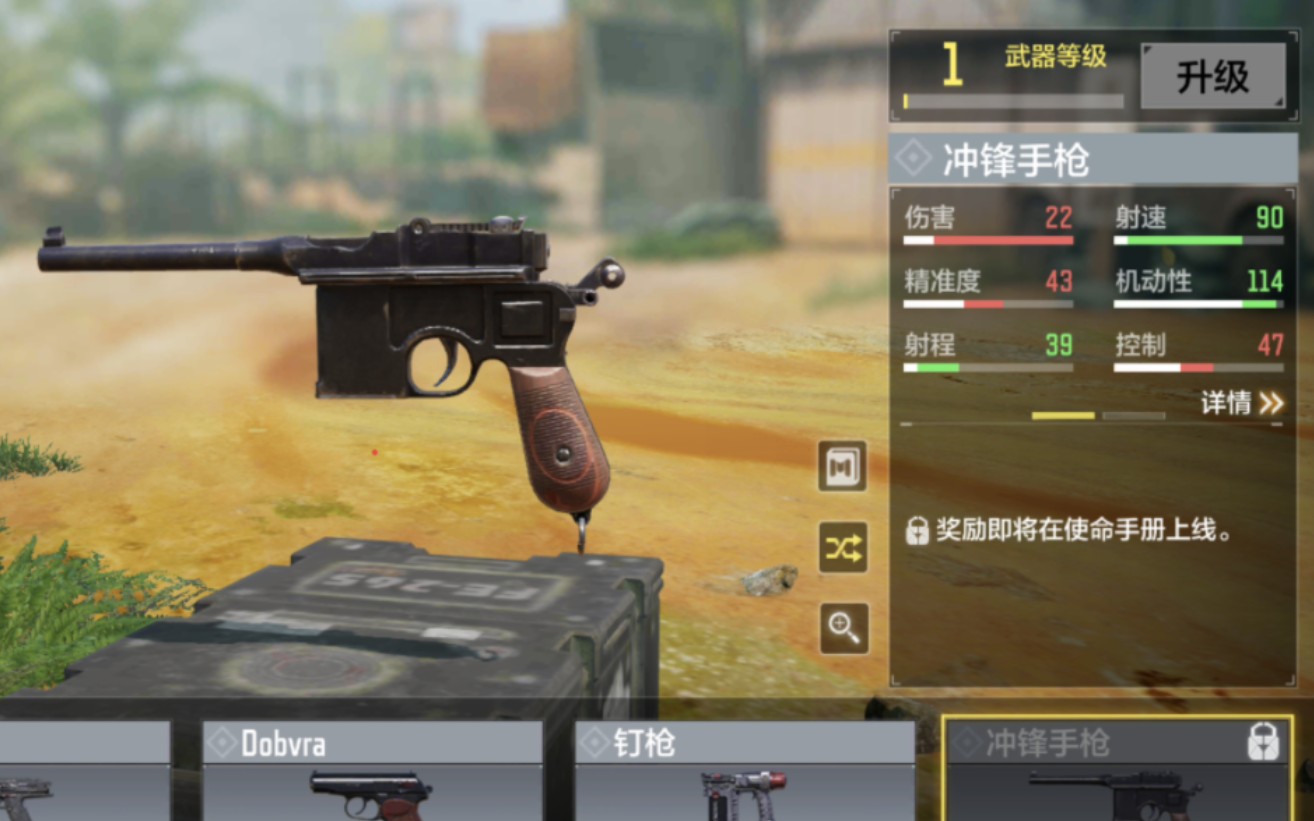Viewport: 1314px width, 821px height.
Task: Click the 升级 upgrade button
Action: click(x=1212, y=76)
